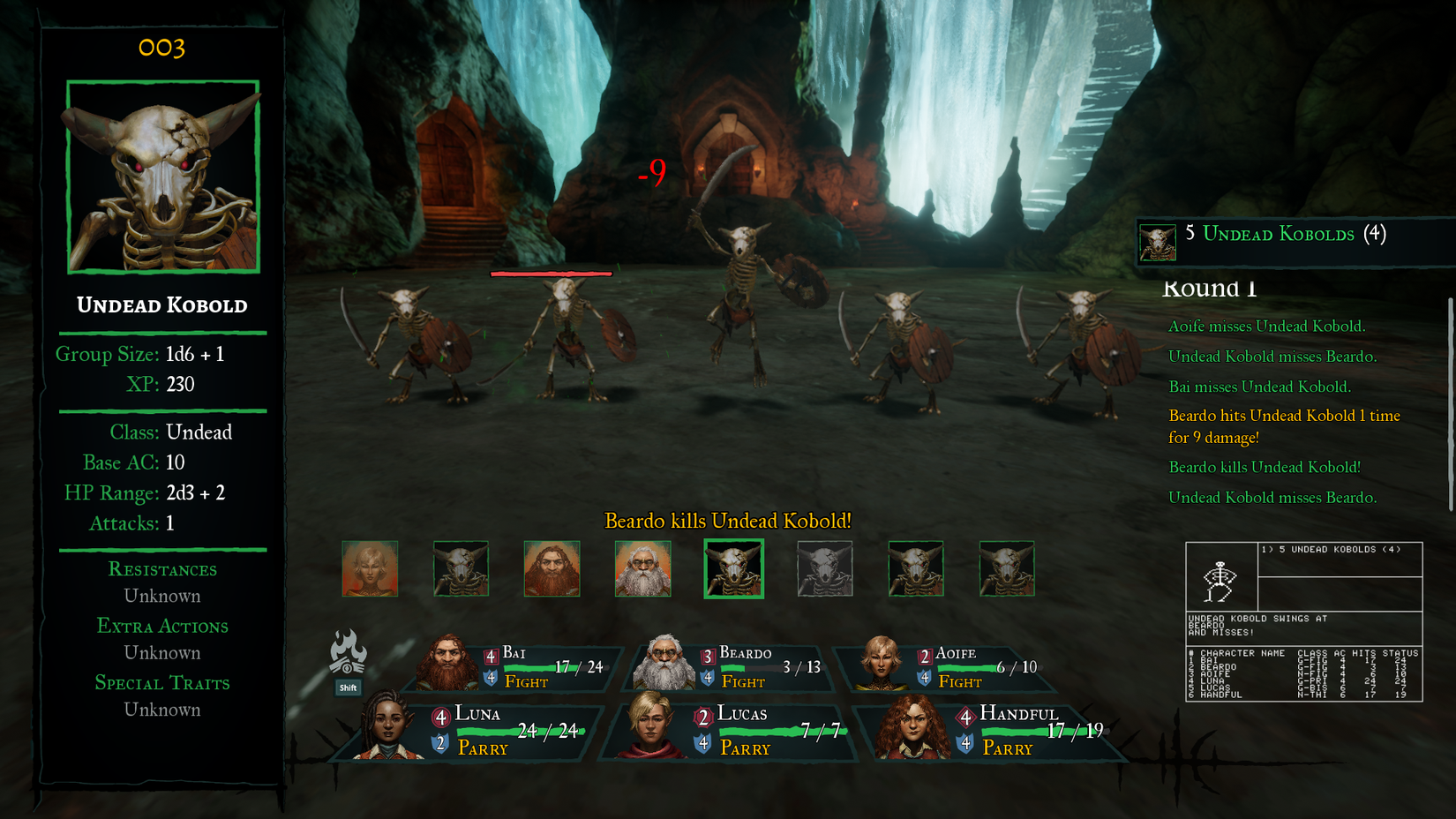Toggle Bai's Fight stance
This screenshot has width=1456, height=819.
526,682
